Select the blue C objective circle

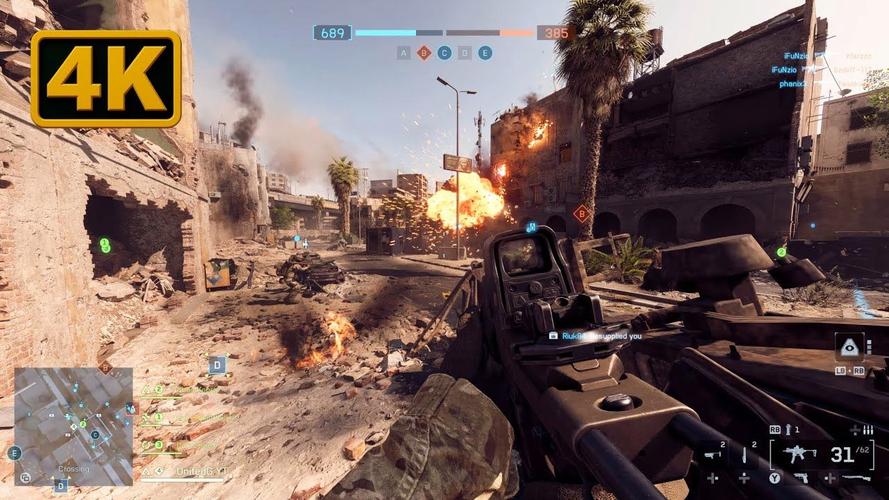click(444, 53)
